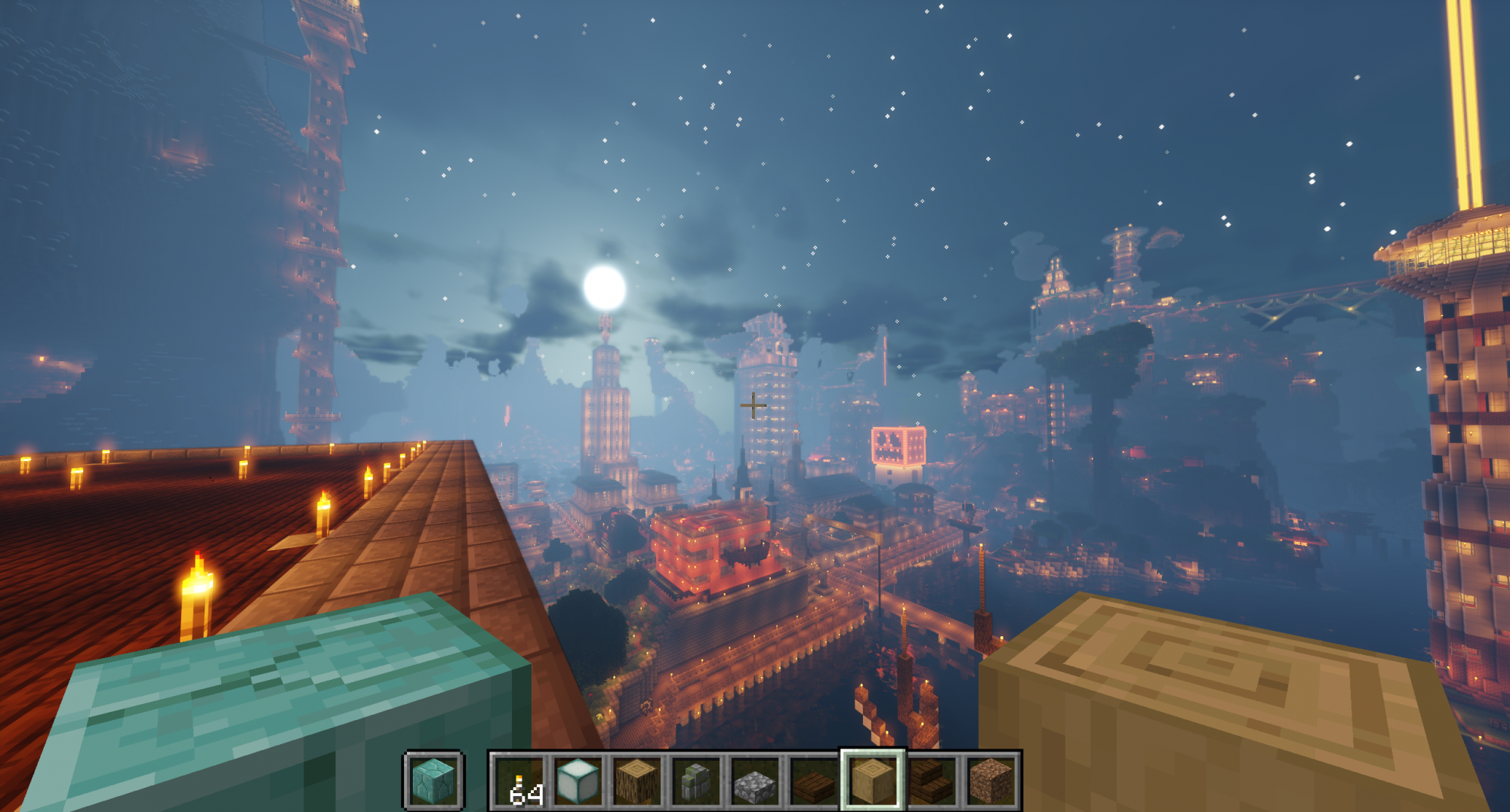
Task: Select the dark oak log slot
Action: pos(636,781)
